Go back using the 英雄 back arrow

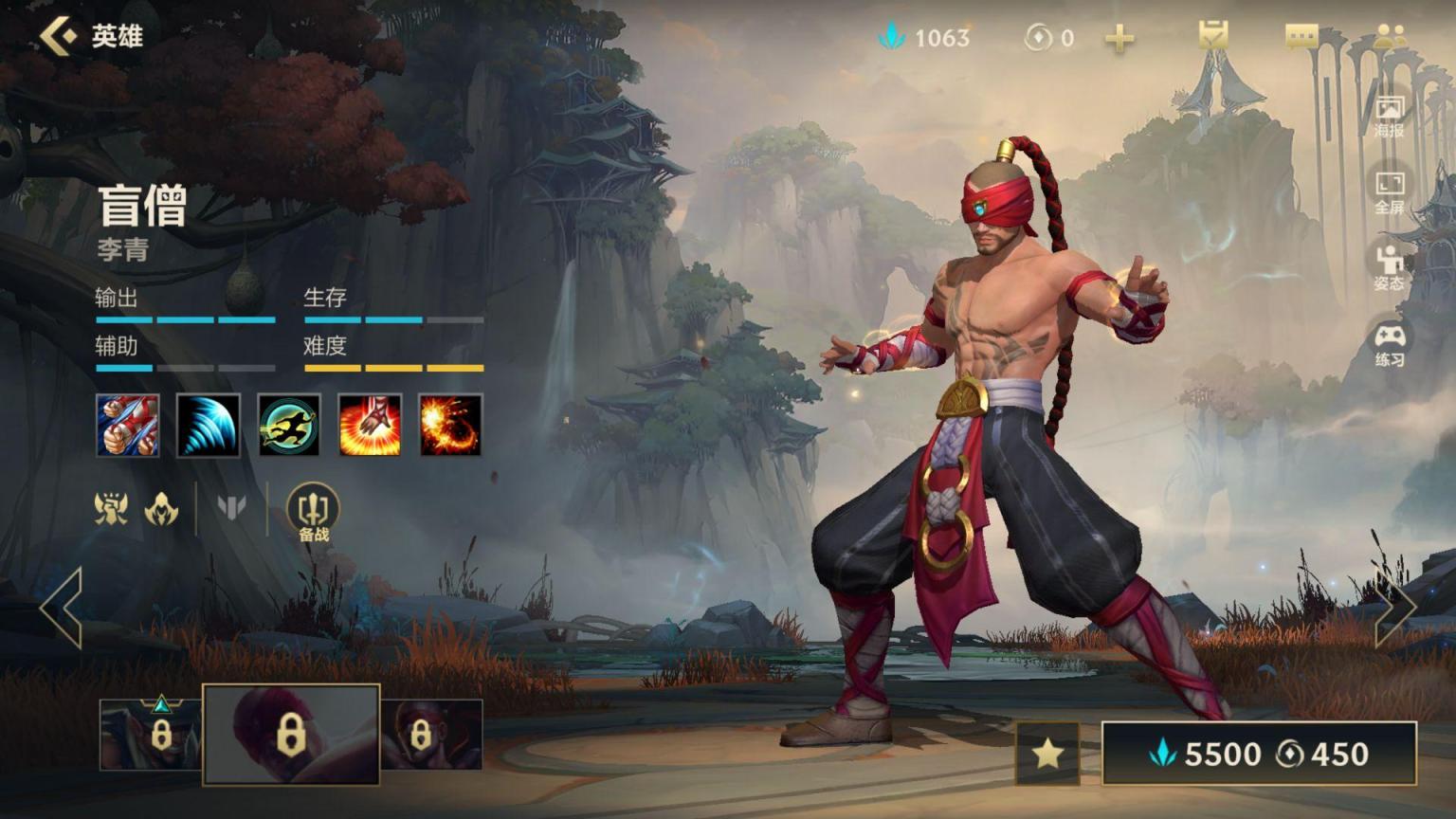[59, 36]
